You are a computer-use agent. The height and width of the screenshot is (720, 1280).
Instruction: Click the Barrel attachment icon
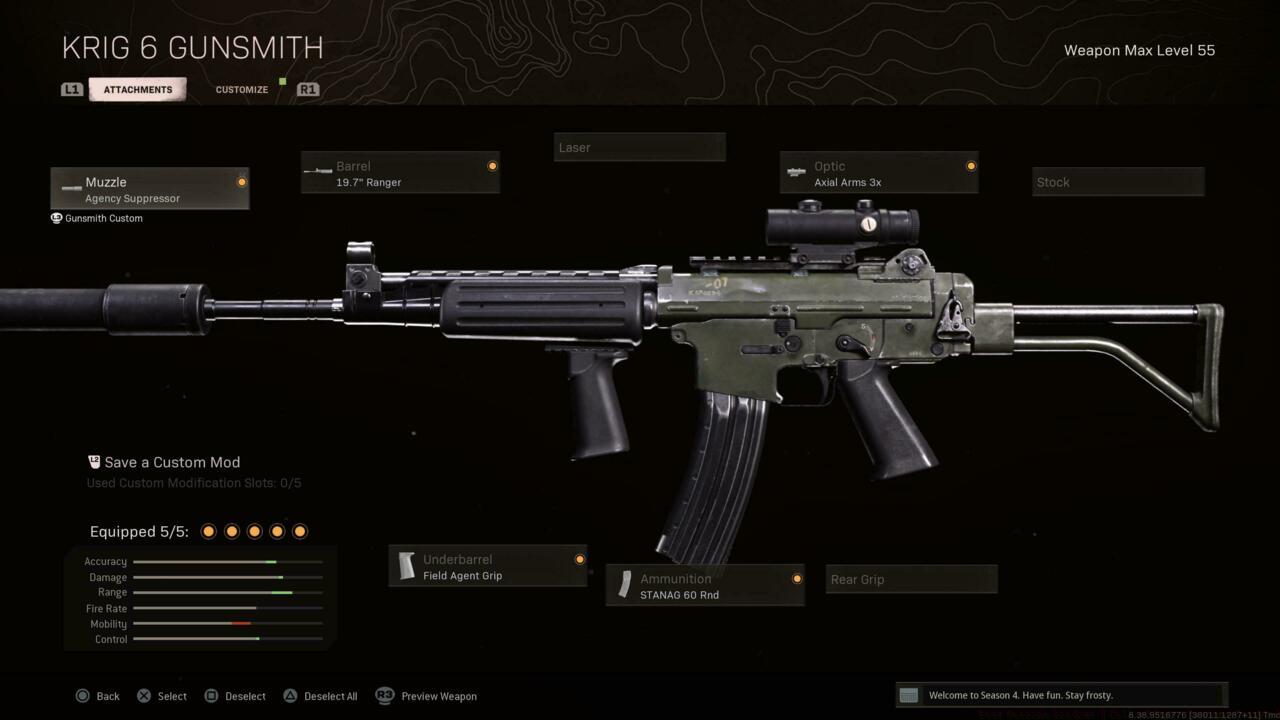320,170
